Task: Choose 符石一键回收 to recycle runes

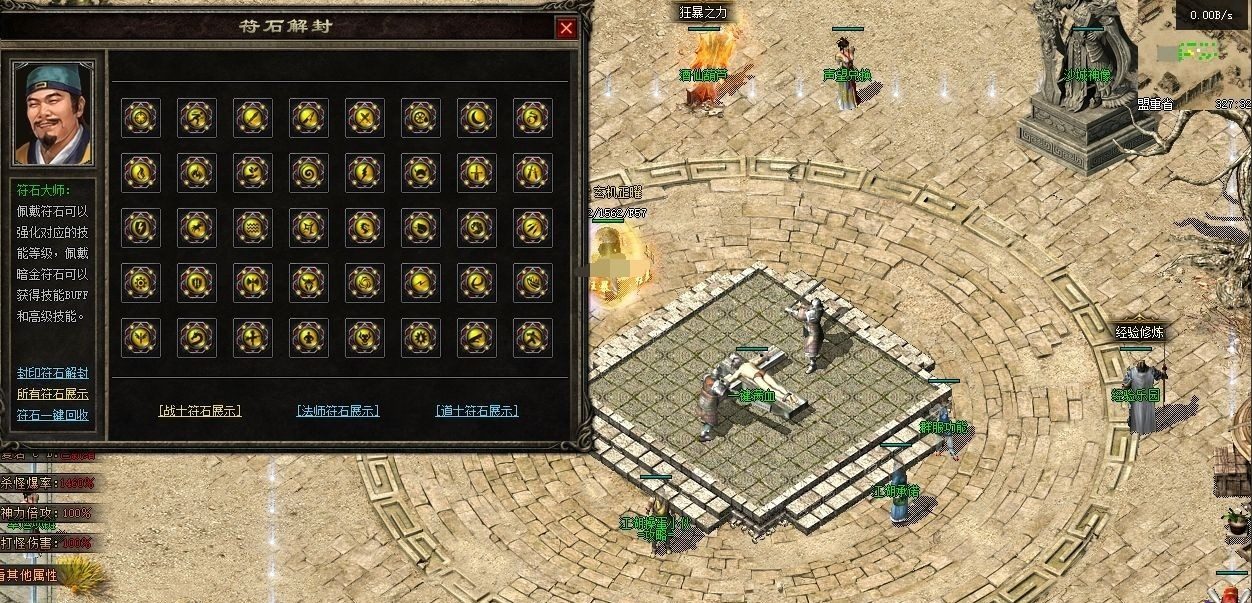Action: click(x=53, y=415)
